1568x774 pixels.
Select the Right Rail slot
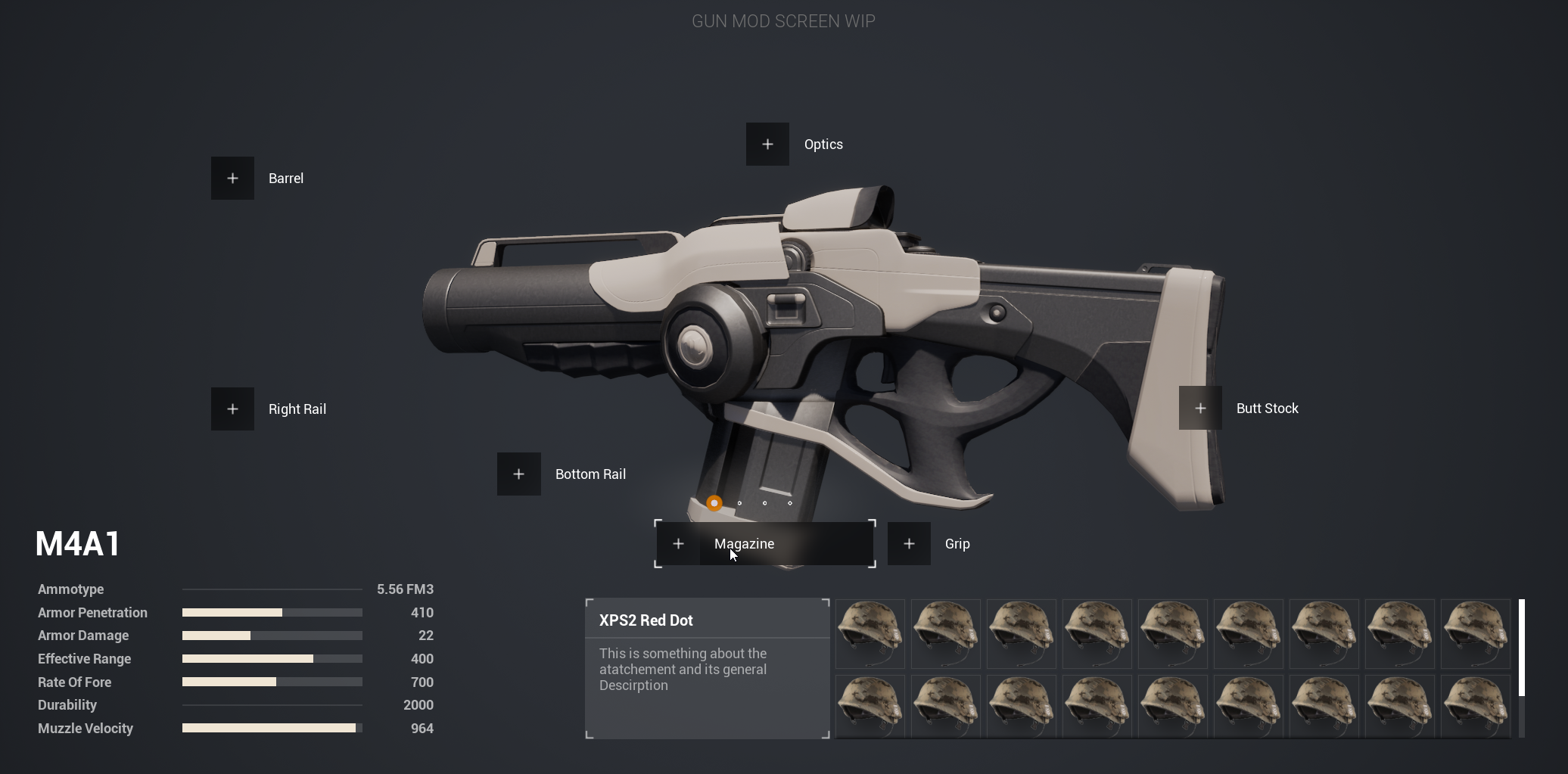(x=232, y=409)
